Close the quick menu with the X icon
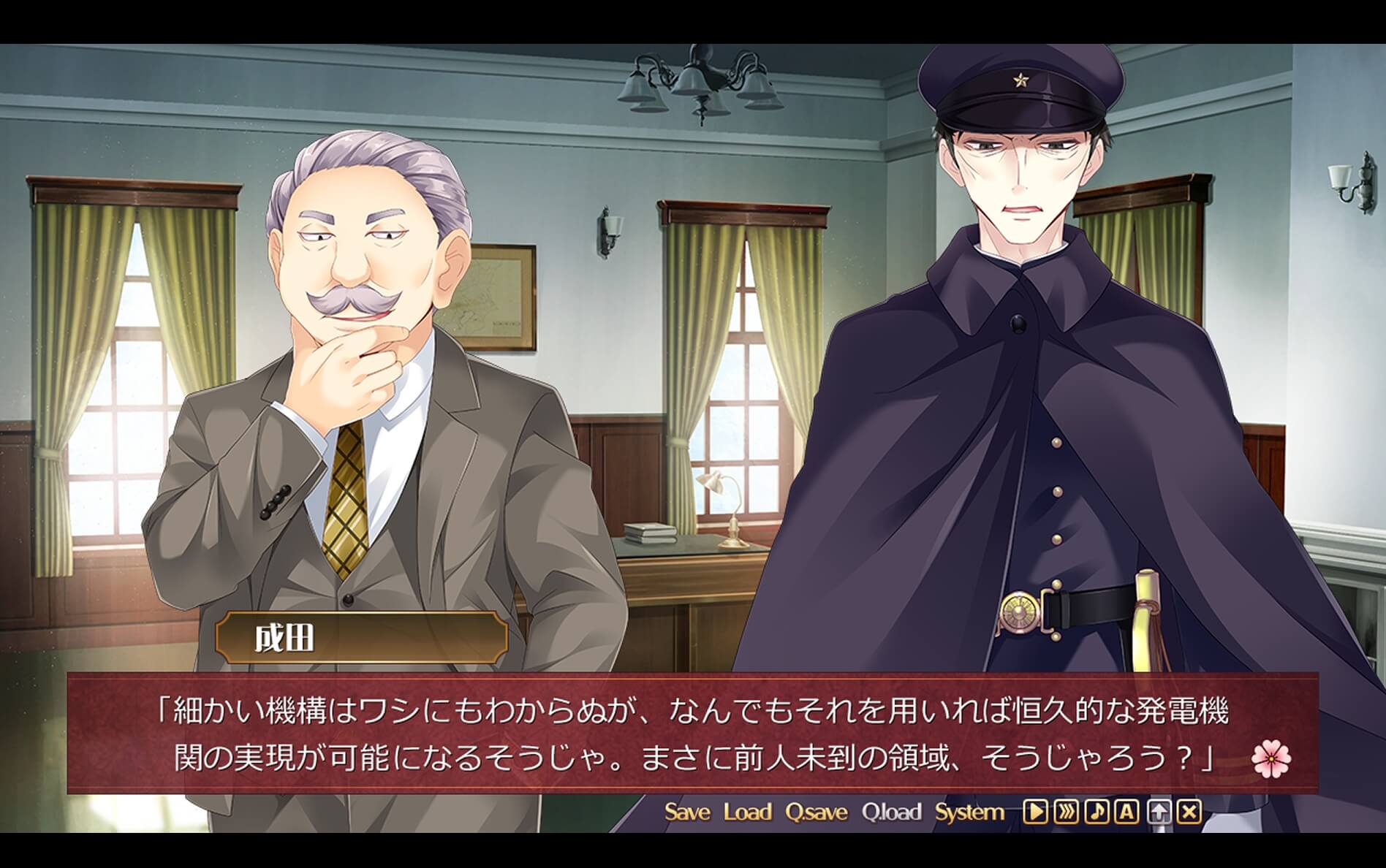 tap(1189, 812)
